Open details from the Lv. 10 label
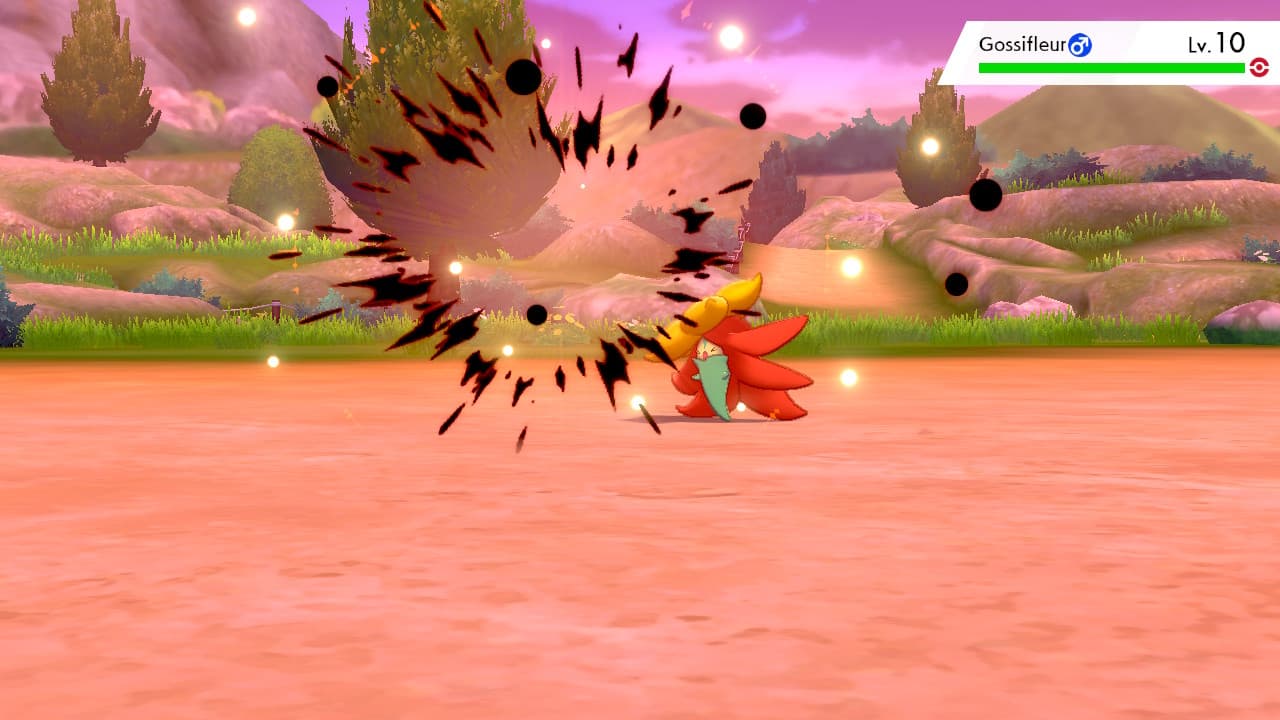 [x=1218, y=42]
